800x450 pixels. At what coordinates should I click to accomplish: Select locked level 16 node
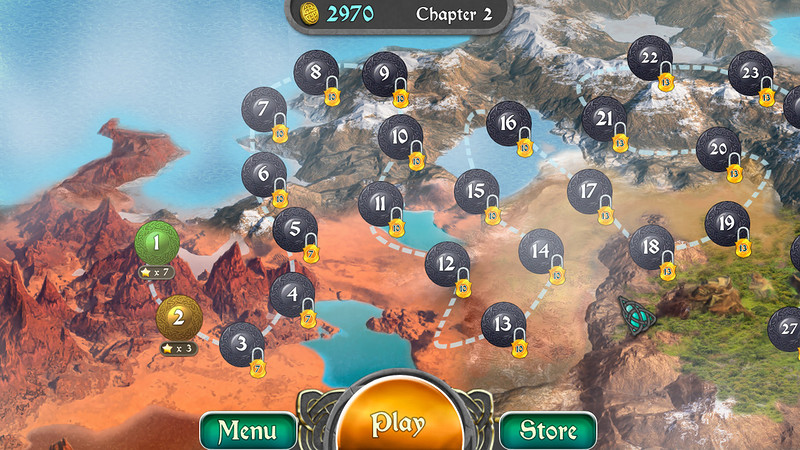(x=508, y=123)
